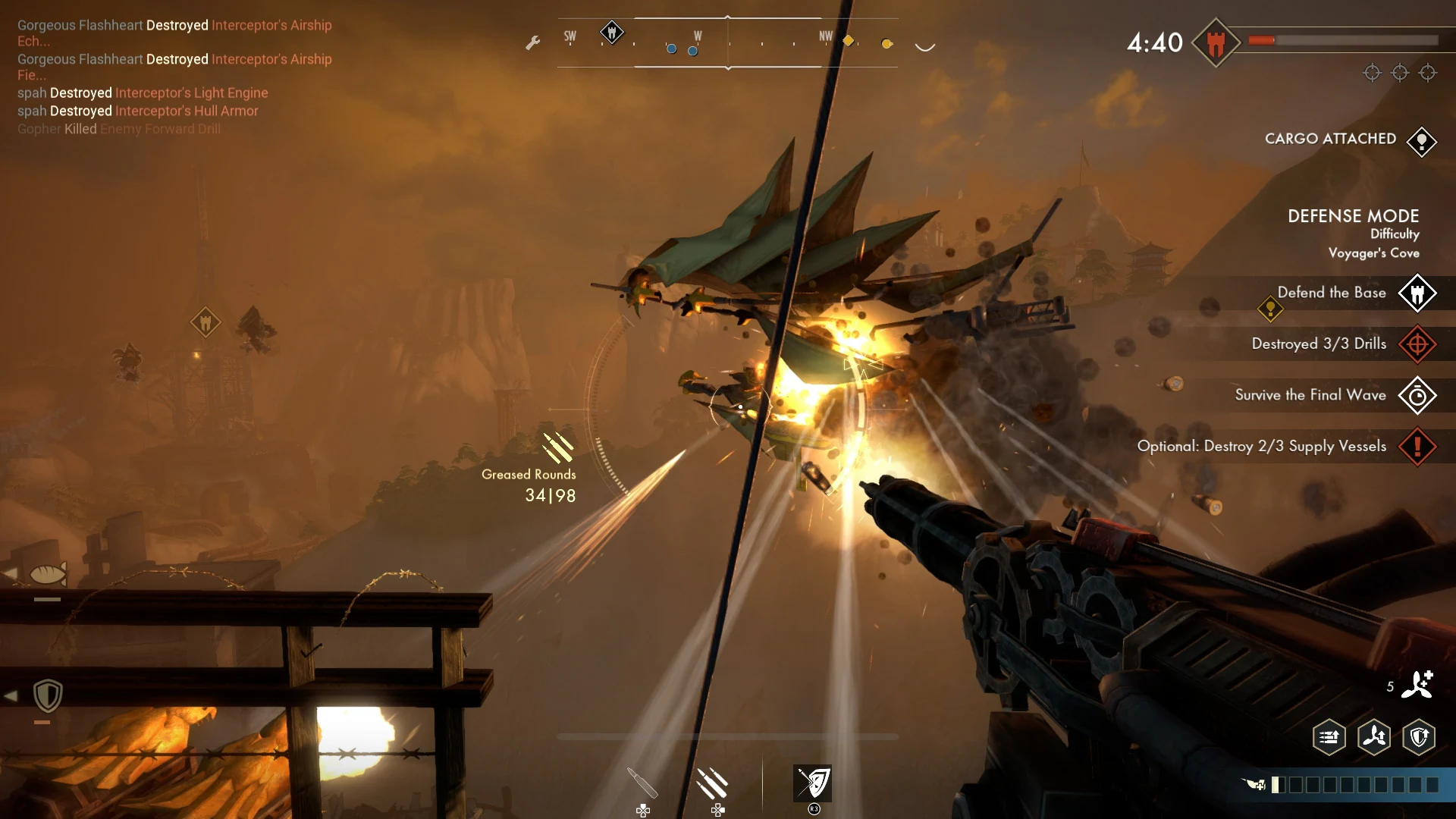The height and width of the screenshot is (819, 1456).
Task: Click the home marker on the compass bar
Action: tap(612, 33)
